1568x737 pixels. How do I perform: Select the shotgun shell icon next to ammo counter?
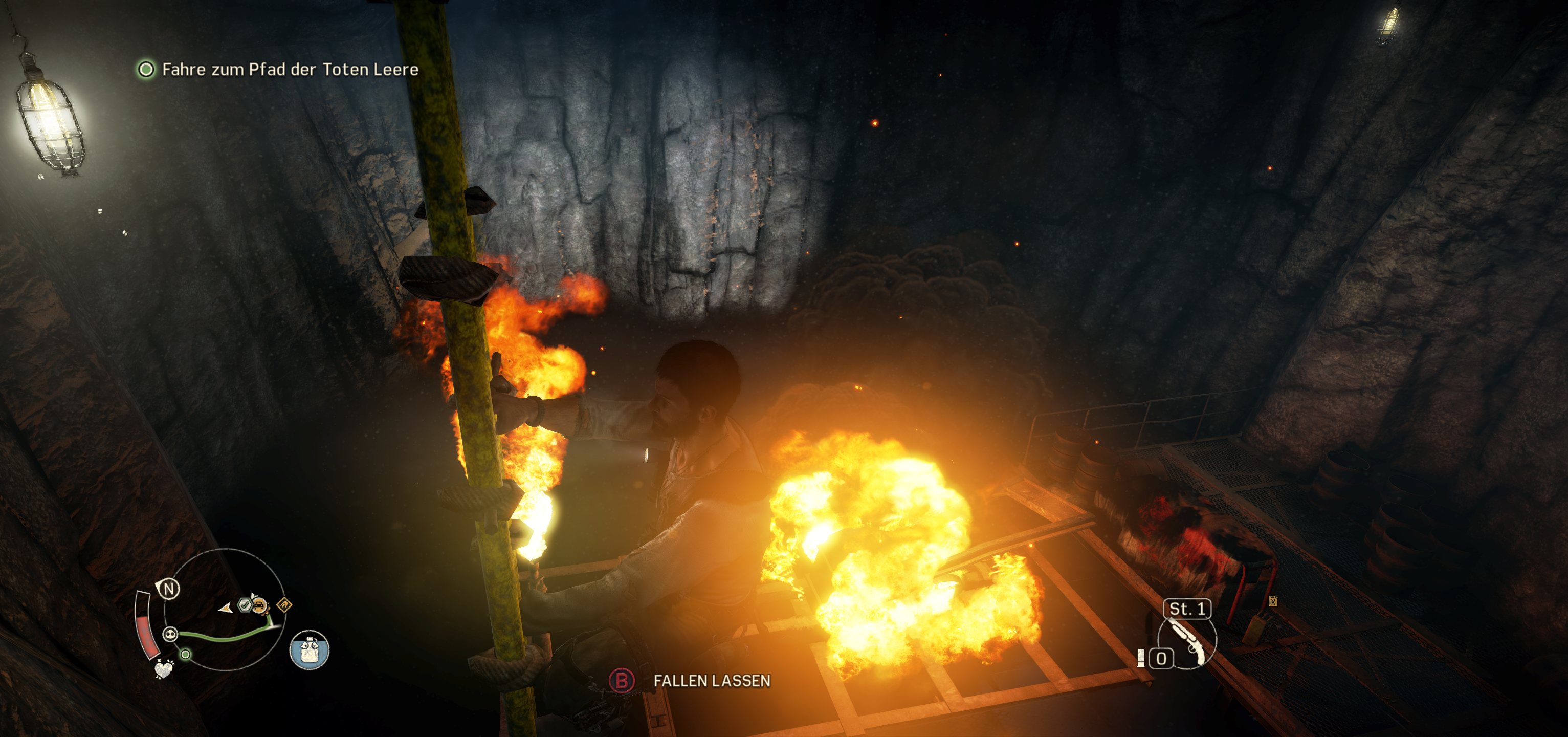(x=1142, y=658)
